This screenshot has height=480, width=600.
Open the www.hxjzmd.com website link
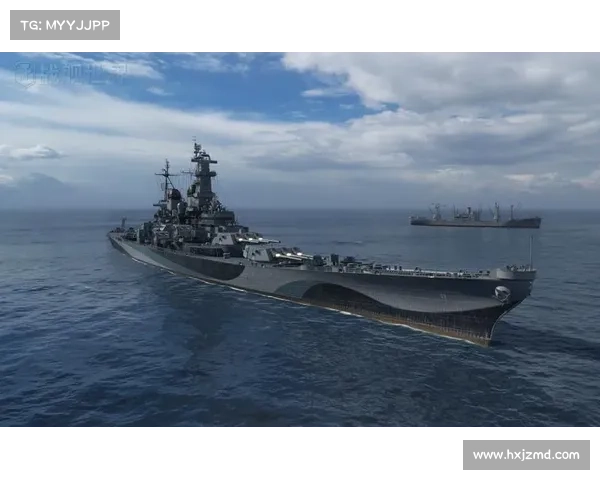(525, 455)
